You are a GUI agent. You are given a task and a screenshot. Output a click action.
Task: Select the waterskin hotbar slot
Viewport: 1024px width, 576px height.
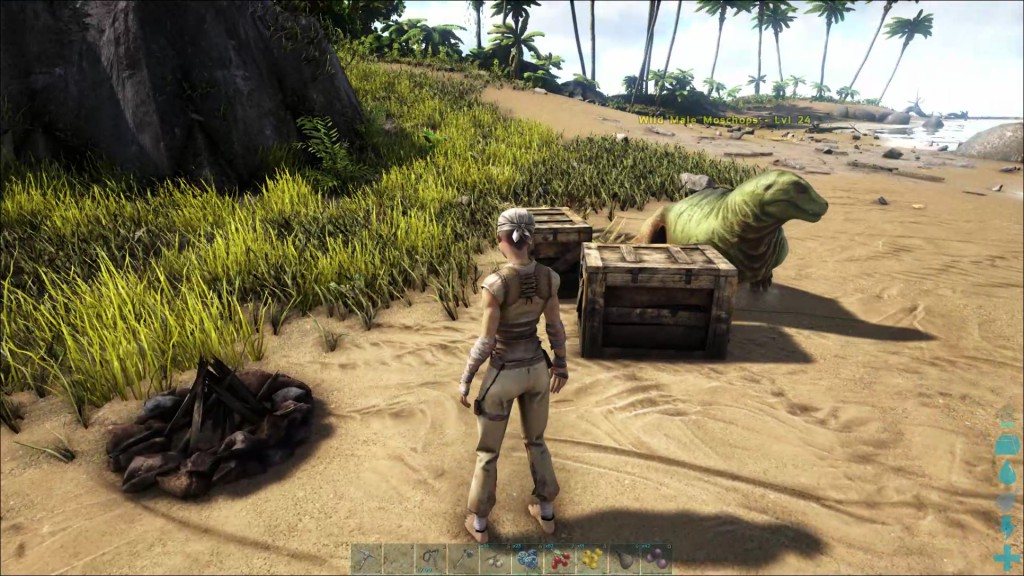(622, 558)
